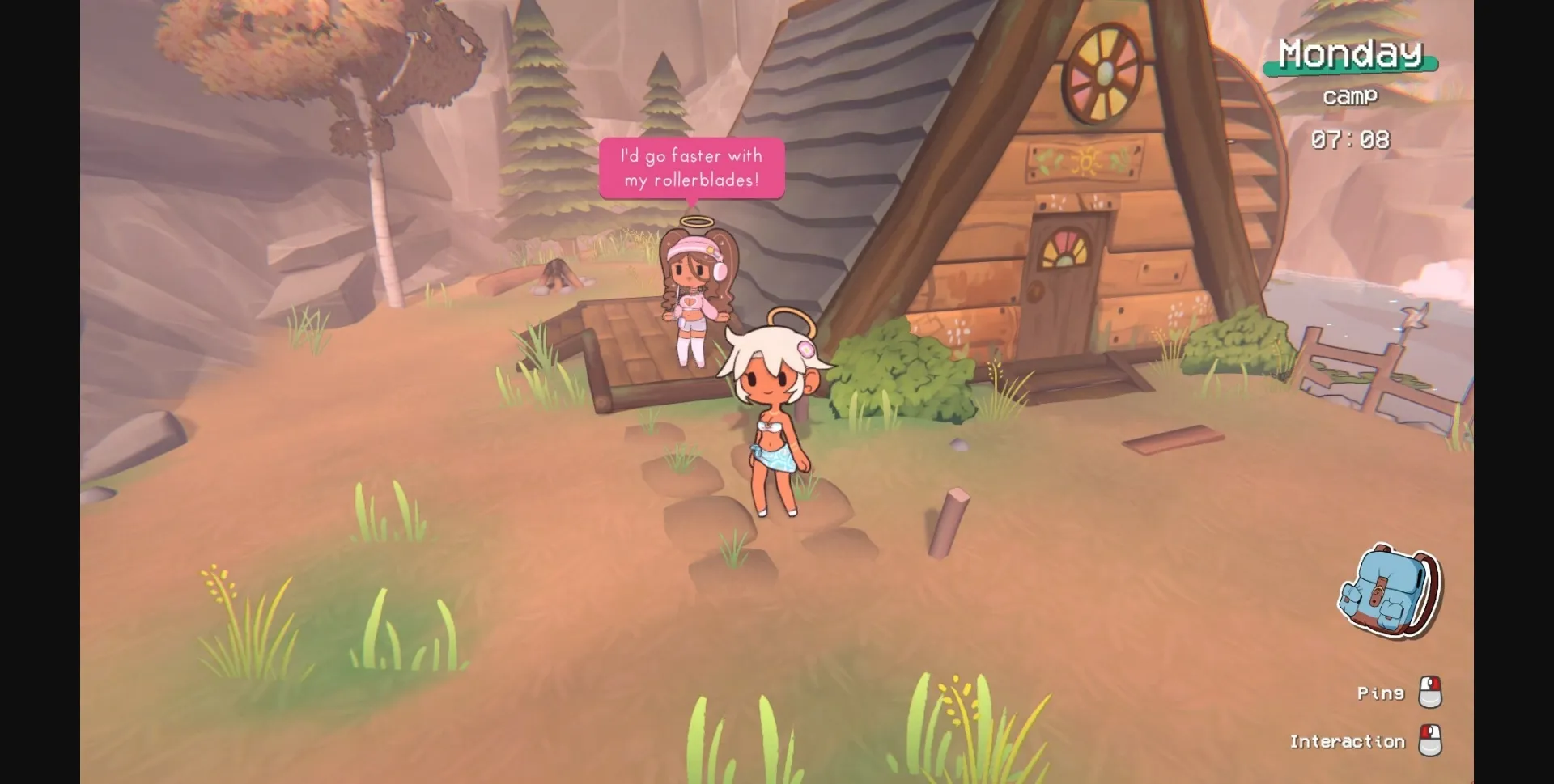Click the Monday heading text
Image resolution: width=1554 pixels, height=784 pixels.
1348,53
